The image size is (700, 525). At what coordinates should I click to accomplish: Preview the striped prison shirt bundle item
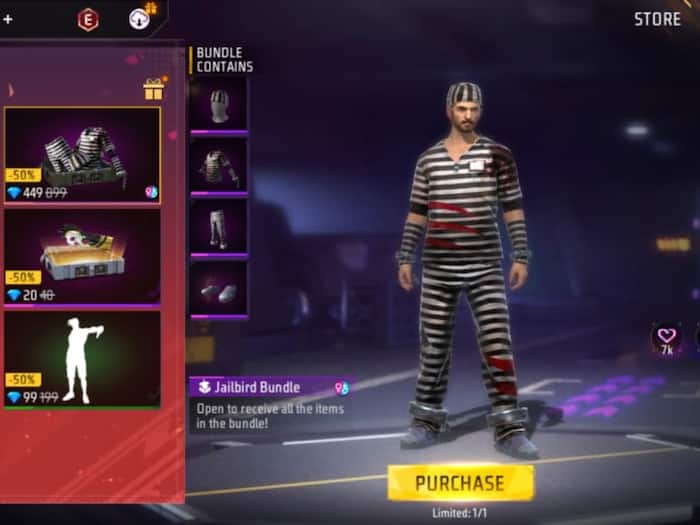(218, 164)
